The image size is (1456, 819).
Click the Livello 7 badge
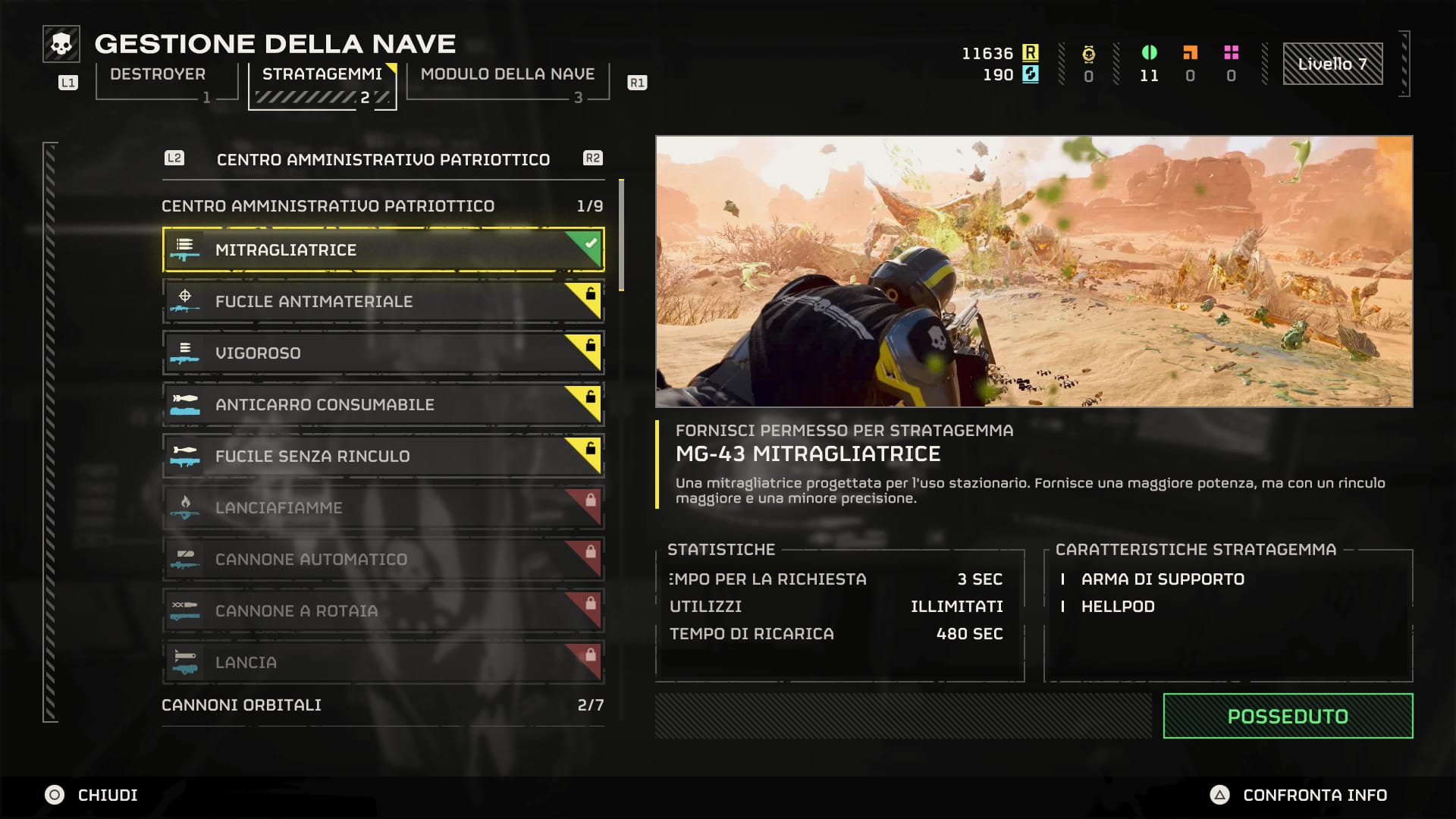click(x=1332, y=64)
